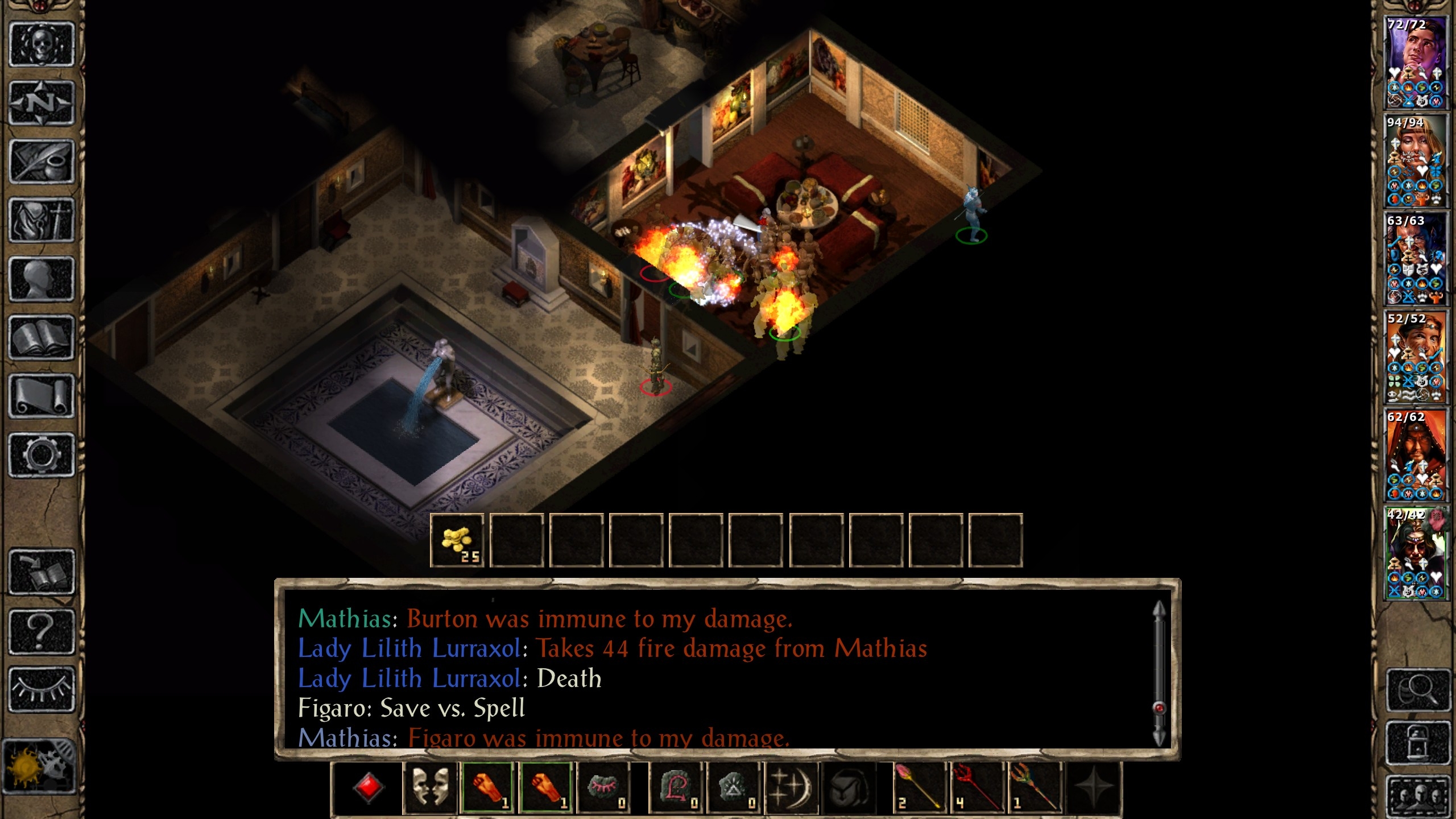Open the area map with the compass button
This screenshot has height=819, width=1456.
[42, 103]
